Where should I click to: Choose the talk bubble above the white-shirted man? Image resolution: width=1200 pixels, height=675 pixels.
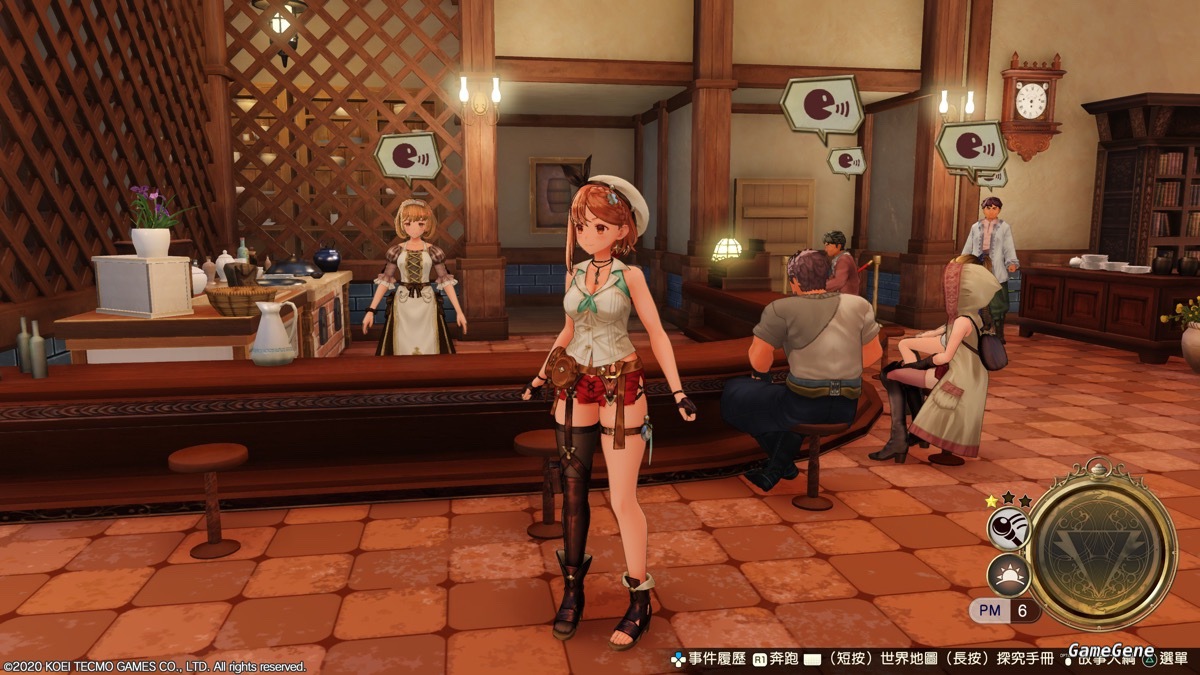(x=971, y=146)
